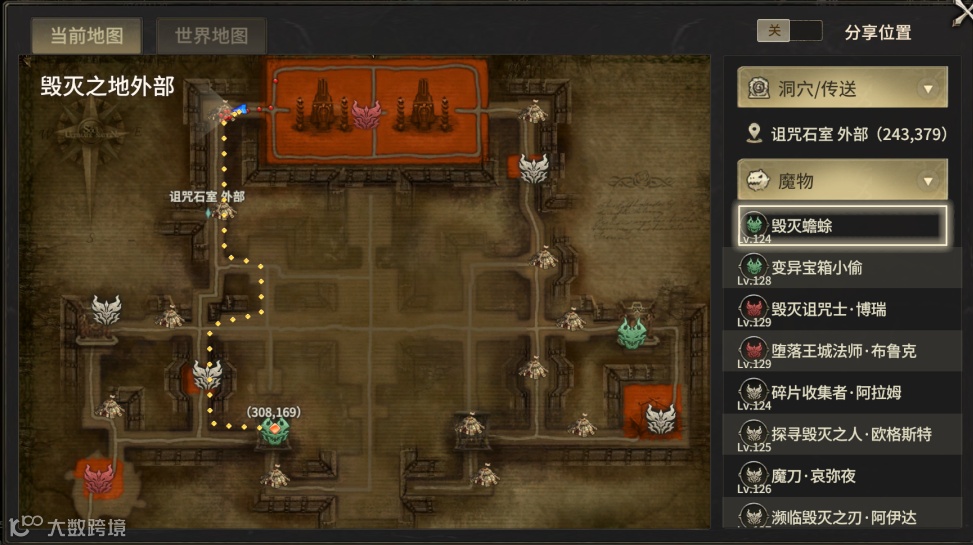Choose 探寻毁灭之人·欧格斯特 in the list

point(841,434)
